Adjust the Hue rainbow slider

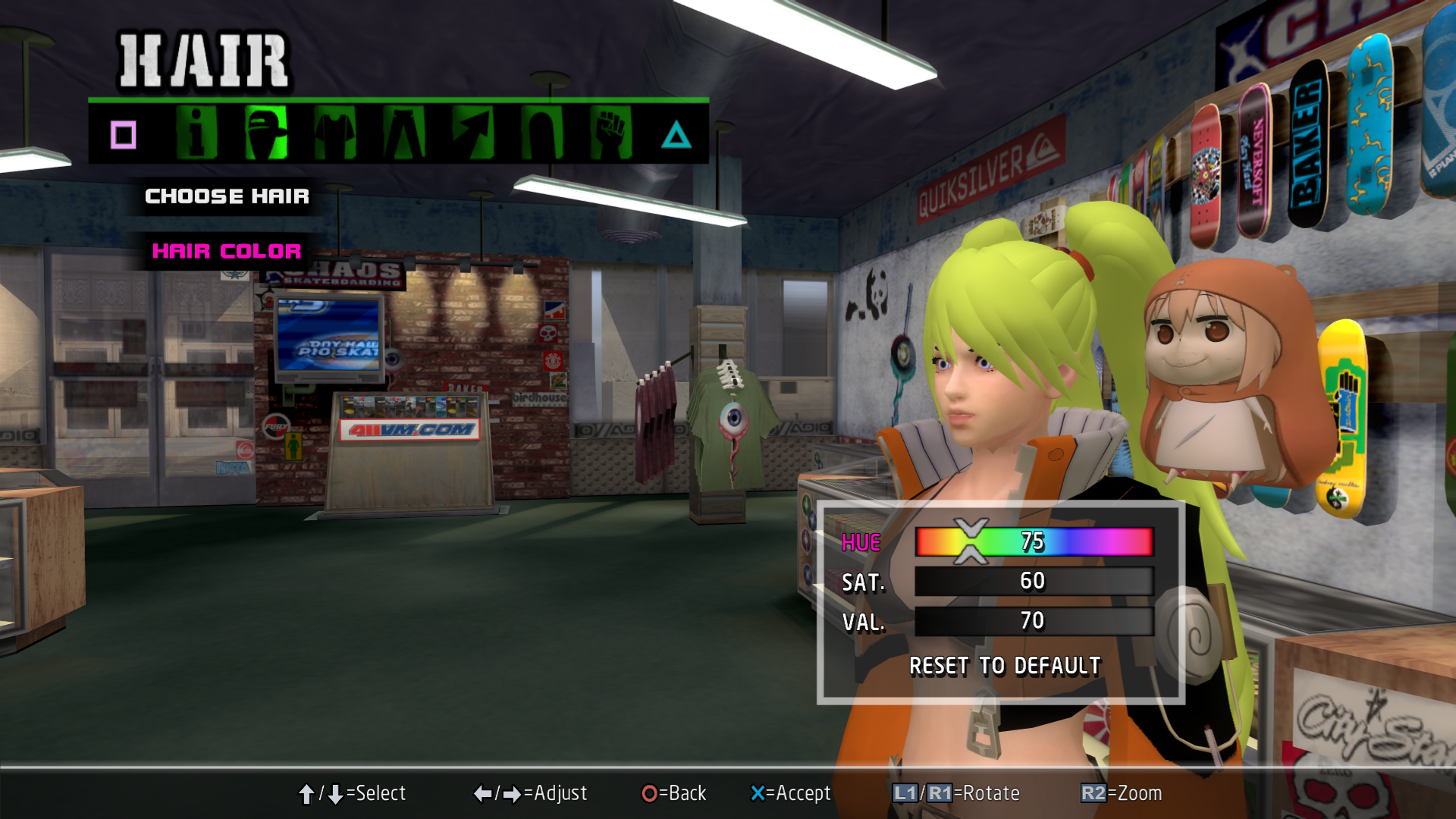tap(1034, 541)
